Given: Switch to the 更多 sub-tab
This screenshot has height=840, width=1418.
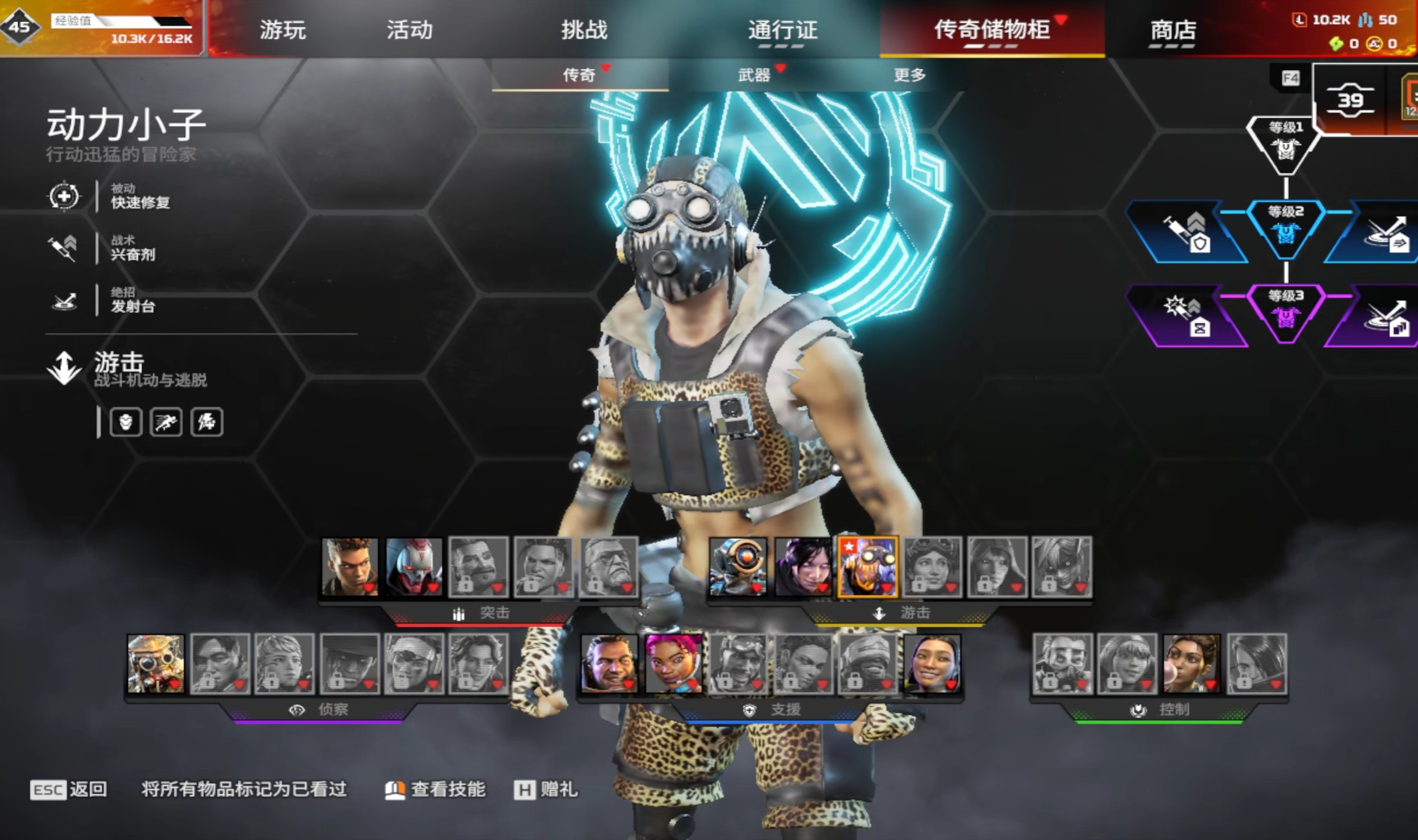Looking at the screenshot, I should pyautogui.click(x=909, y=75).
